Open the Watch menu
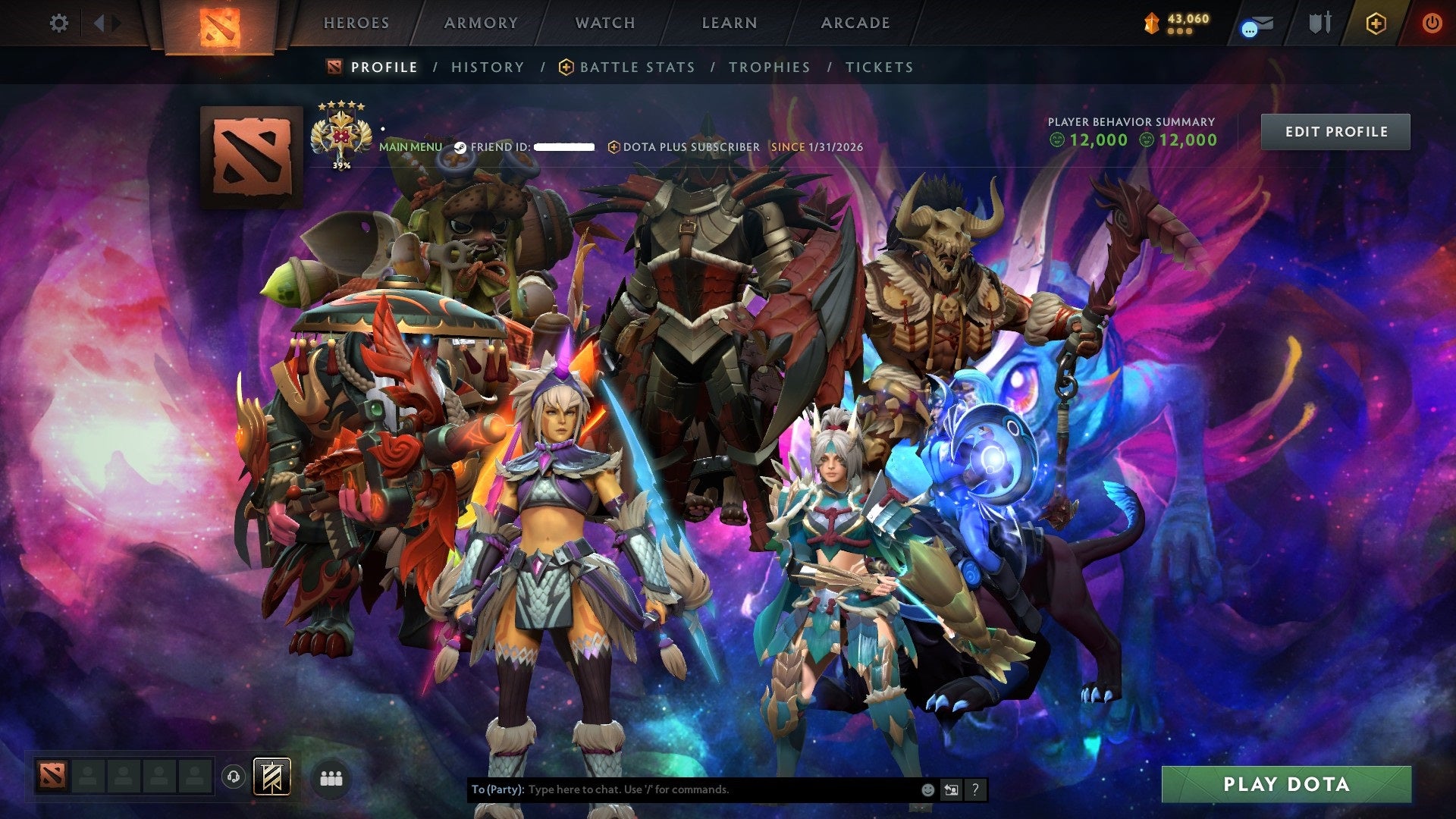 (604, 23)
